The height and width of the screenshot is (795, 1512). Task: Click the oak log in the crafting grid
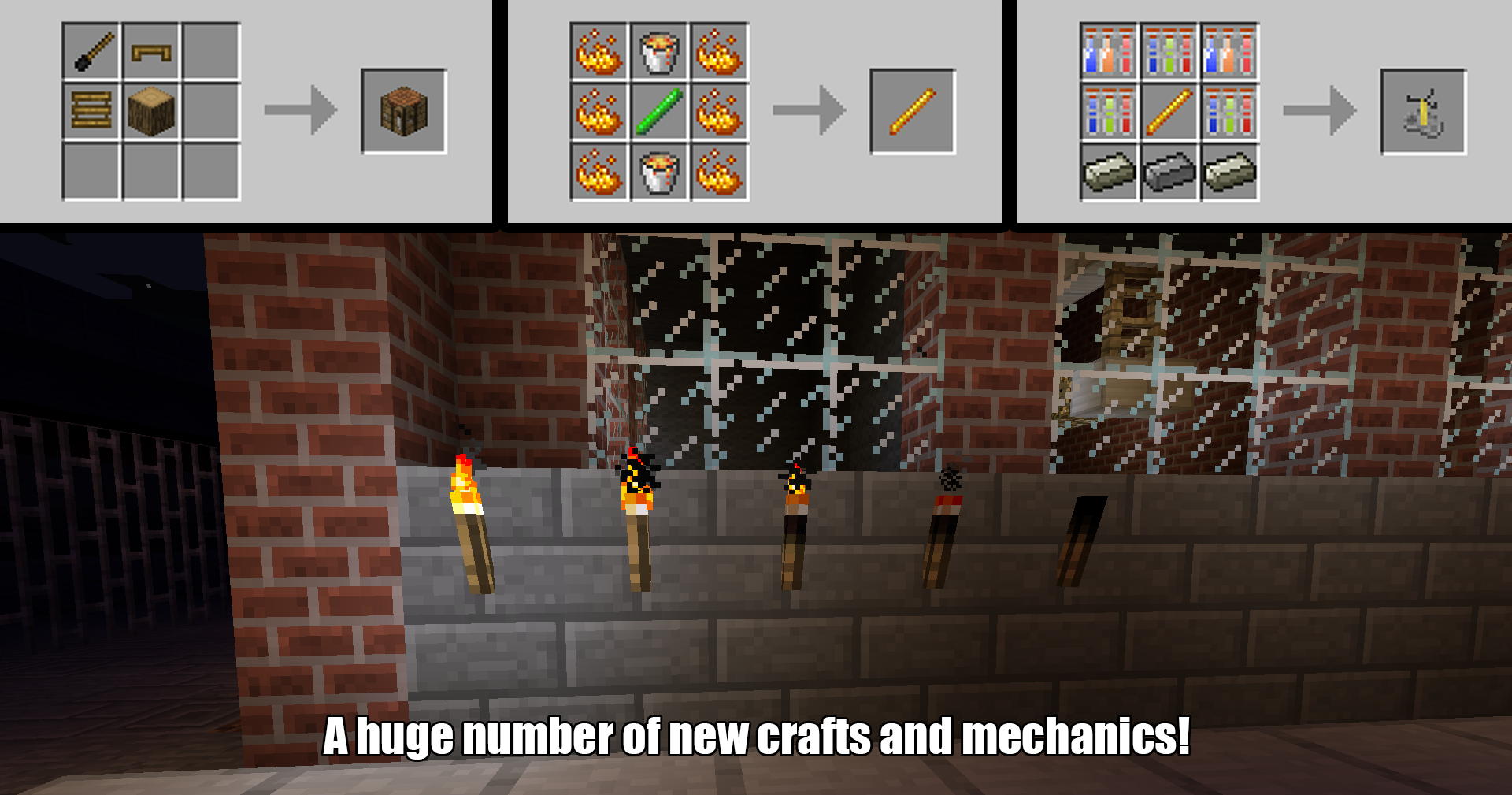tap(154, 113)
